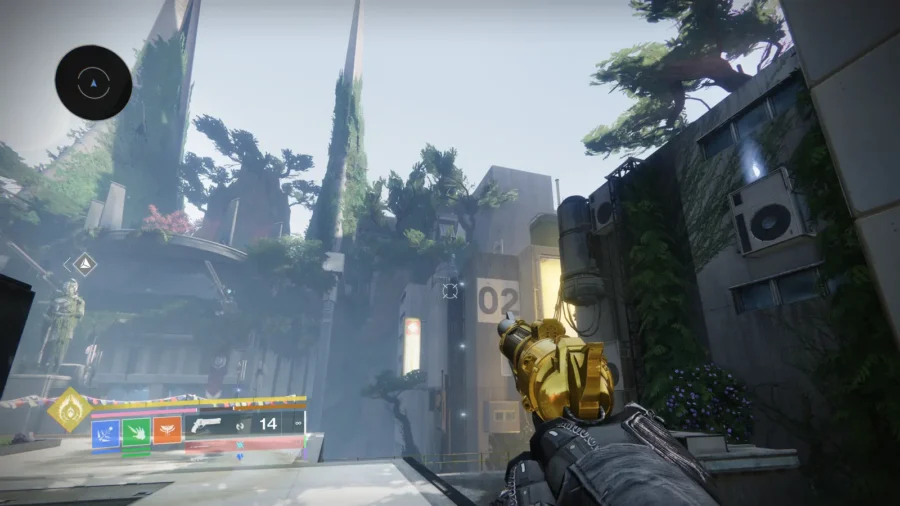Click the circular radar in the corner
Image resolution: width=900 pixels, height=506 pixels.
click(93, 83)
